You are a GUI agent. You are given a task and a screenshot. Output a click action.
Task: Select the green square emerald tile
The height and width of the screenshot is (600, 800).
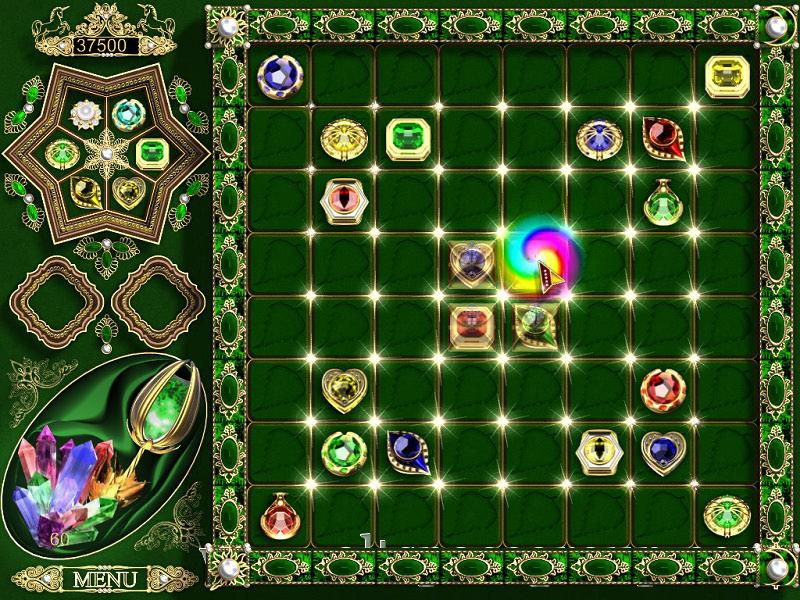click(x=407, y=139)
